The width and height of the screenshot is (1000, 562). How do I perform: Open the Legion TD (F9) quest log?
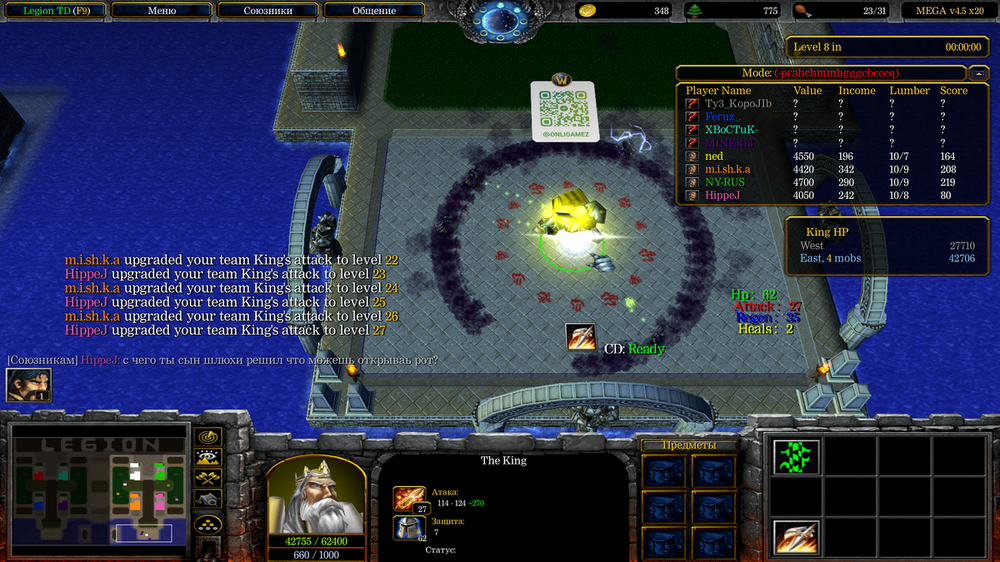click(55, 11)
